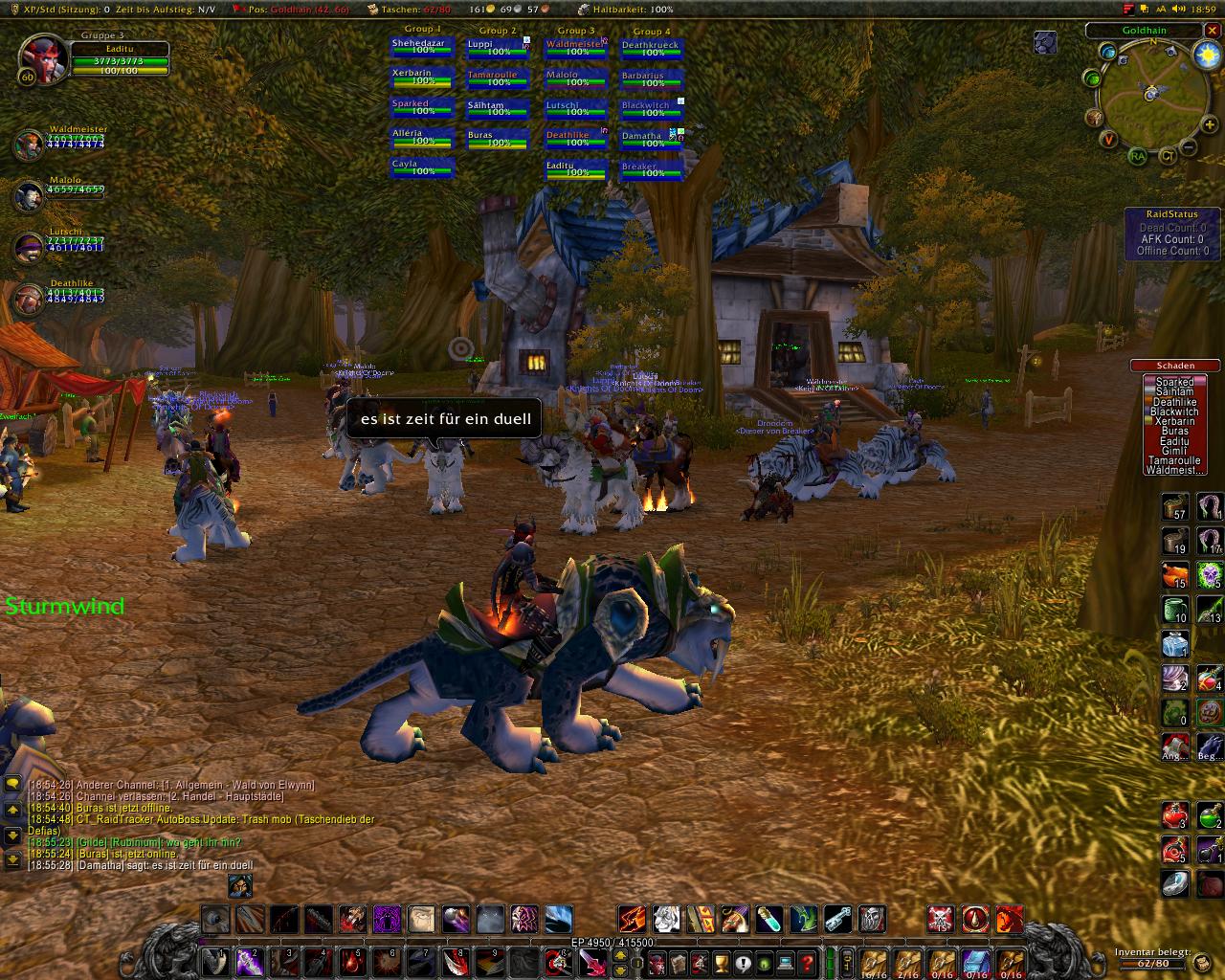Image resolution: width=1225 pixels, height=980 pixels.
Task: Use the green mug drink stack
Action: coord(1175,610)
